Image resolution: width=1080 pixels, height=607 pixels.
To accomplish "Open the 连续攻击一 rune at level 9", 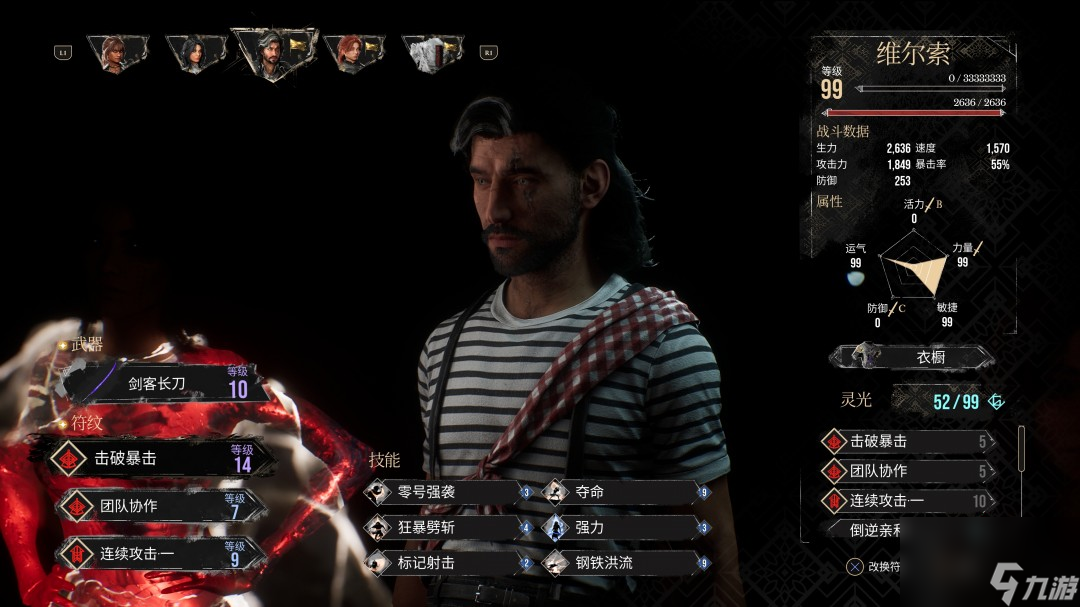I will pyautogui.click(x=160, y=553).
